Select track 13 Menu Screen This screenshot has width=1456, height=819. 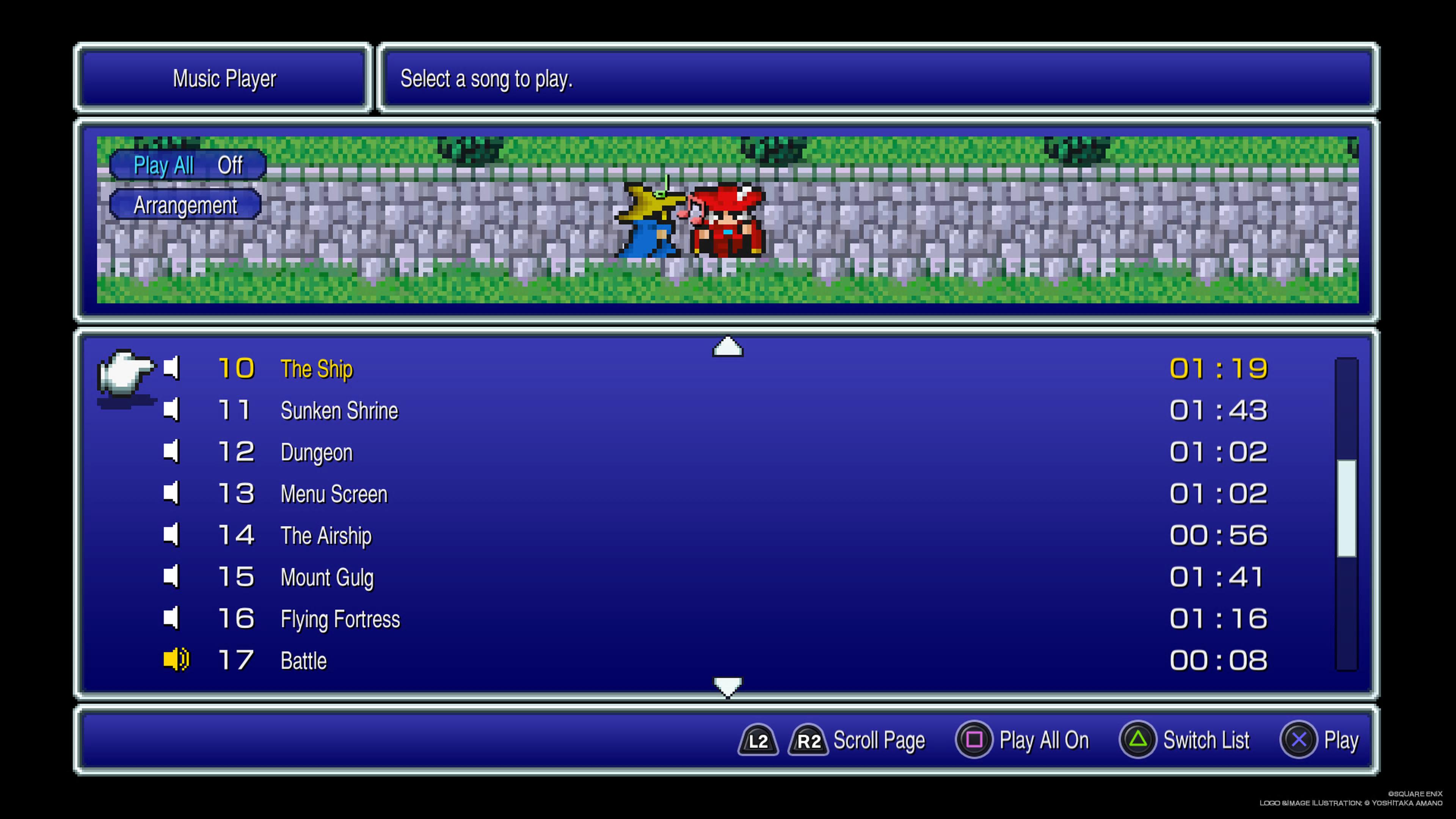point(334,493)
